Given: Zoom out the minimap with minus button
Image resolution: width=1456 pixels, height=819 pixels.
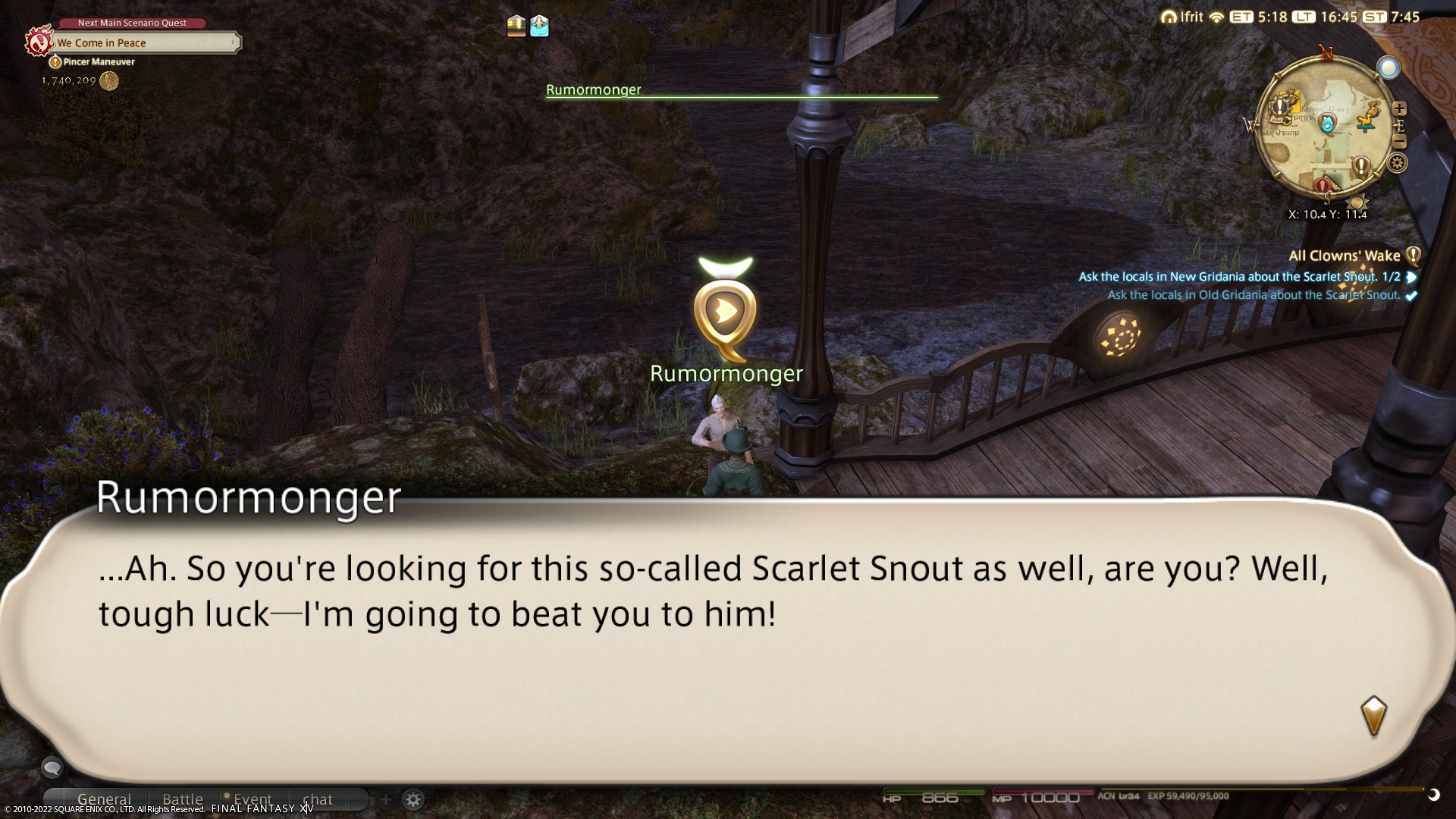Looking at the screenshot, I should [x=1400, y=142].
